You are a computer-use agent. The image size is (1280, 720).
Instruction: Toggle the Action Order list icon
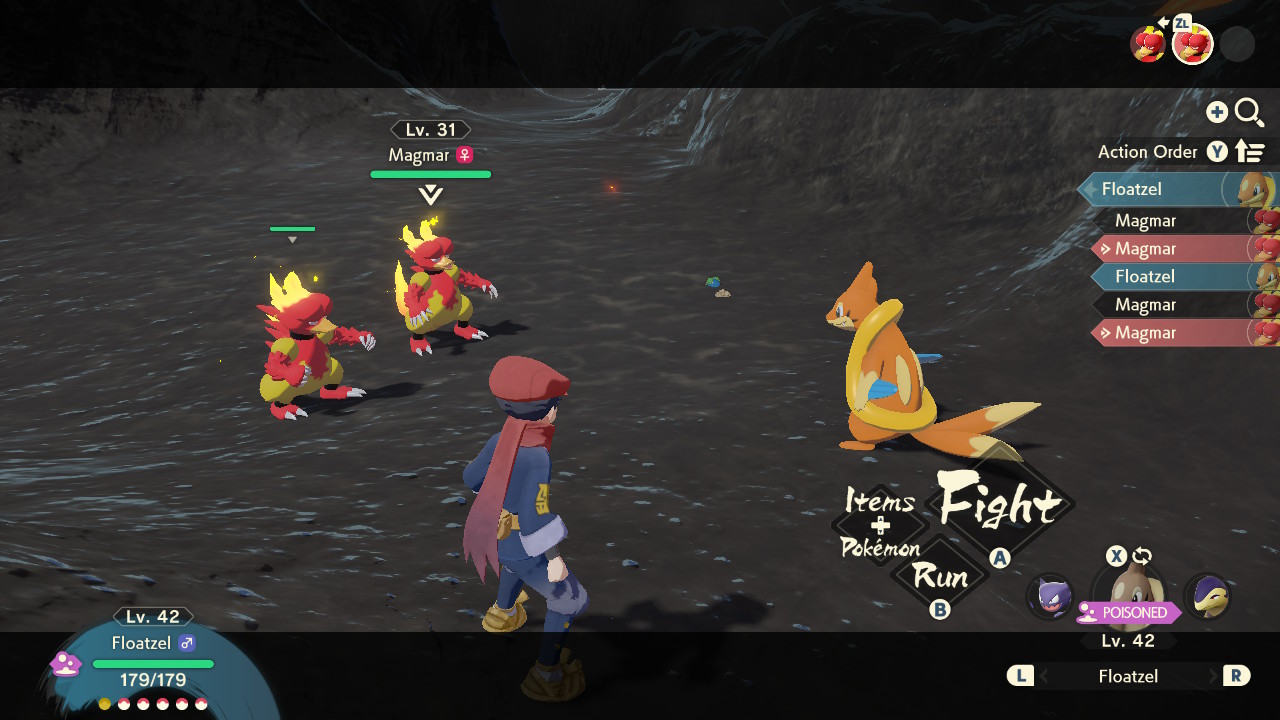click(x=1250, y=152)
